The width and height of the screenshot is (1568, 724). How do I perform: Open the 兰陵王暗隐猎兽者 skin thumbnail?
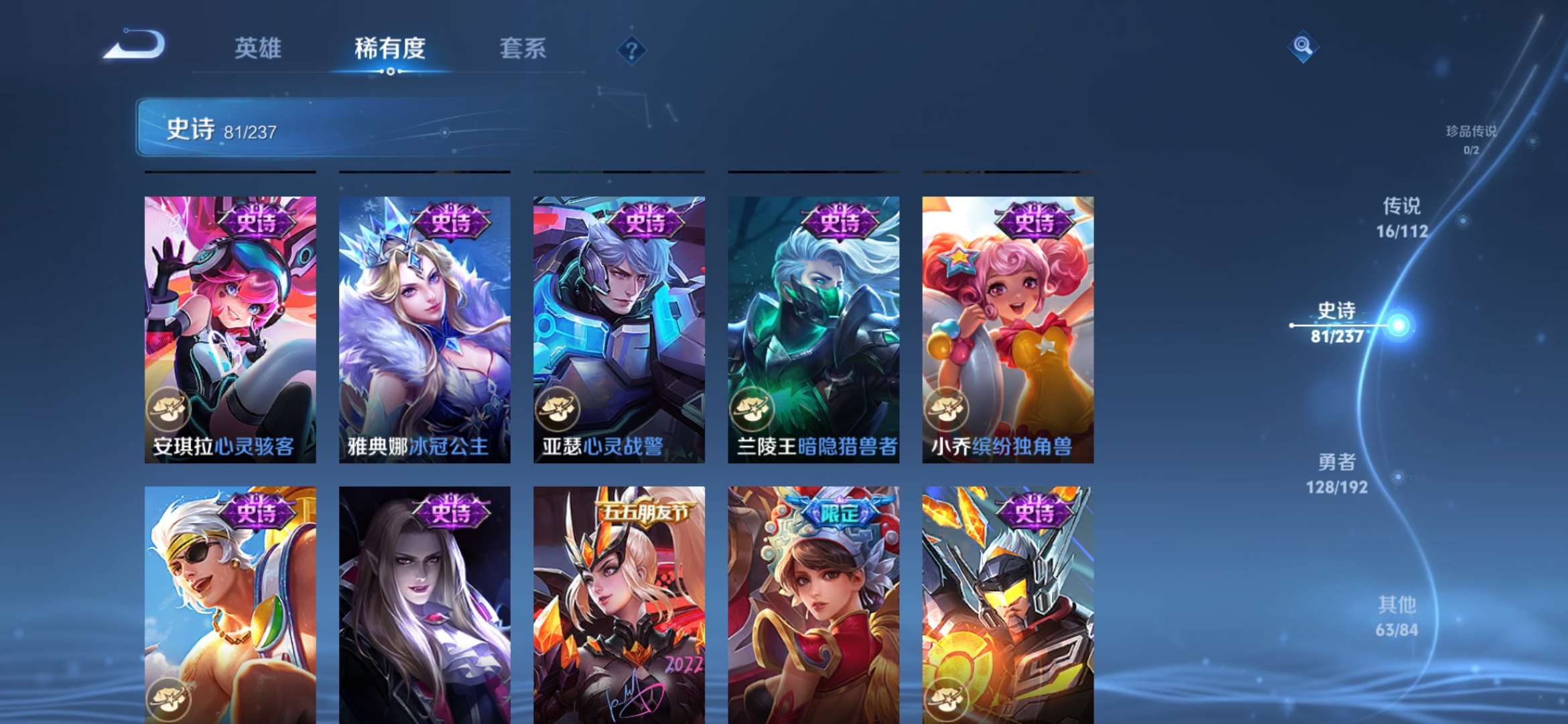click(813, 328)
